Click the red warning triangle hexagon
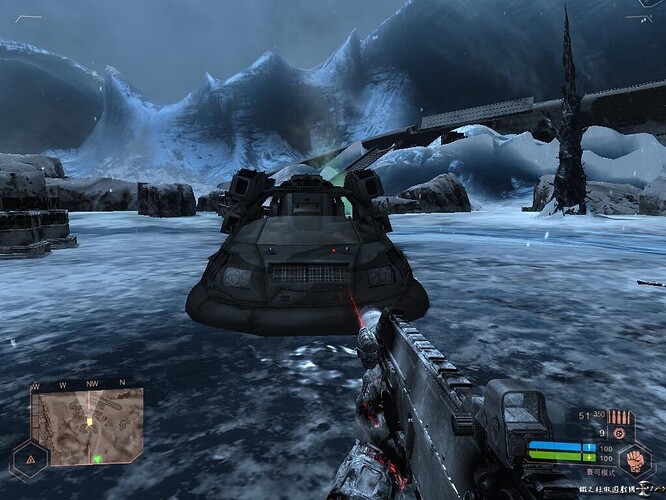Viewport: 666px width, 500px height. click(x=30, y=459)
